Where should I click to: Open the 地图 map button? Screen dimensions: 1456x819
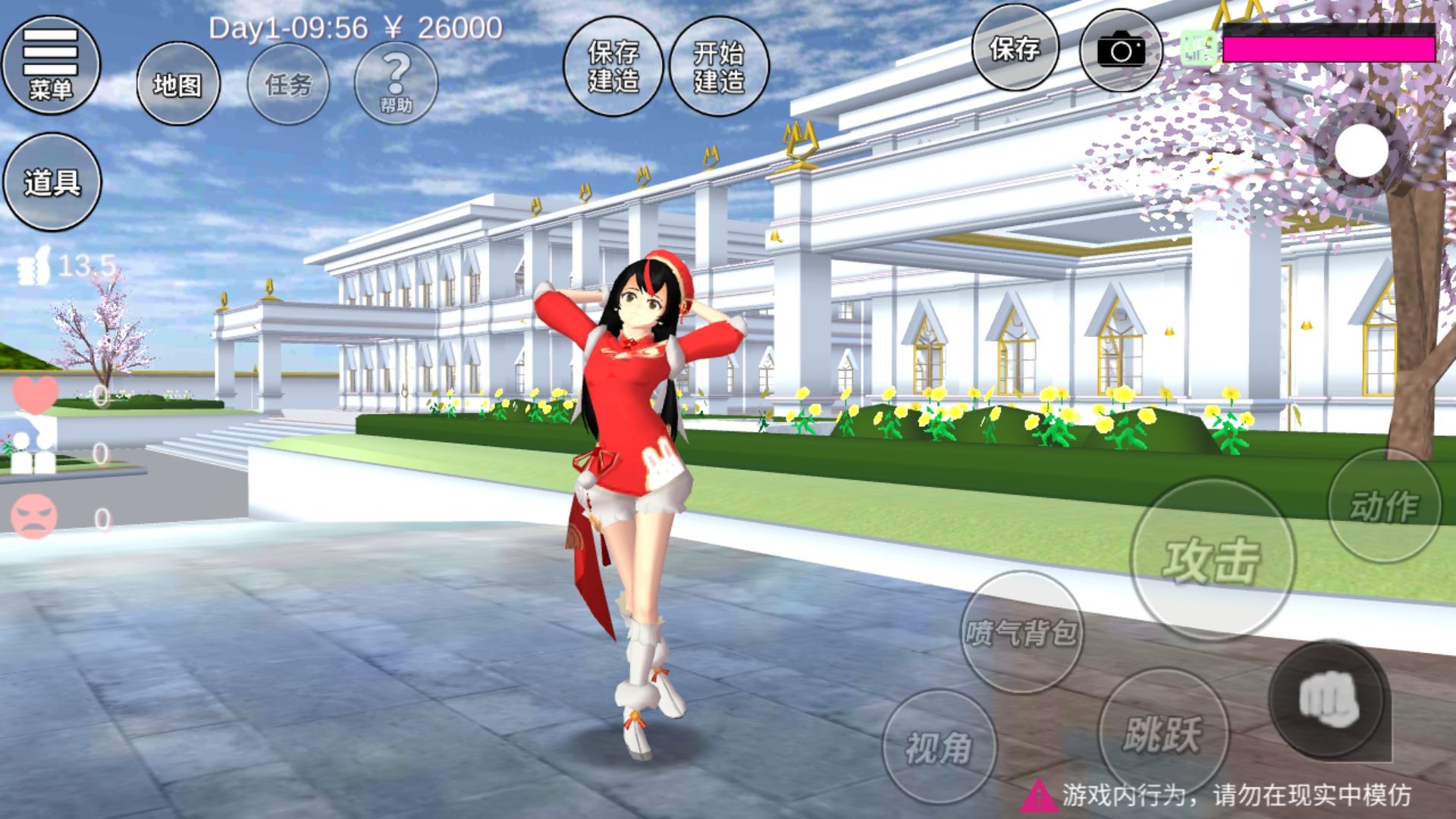(x=178, y=84)
